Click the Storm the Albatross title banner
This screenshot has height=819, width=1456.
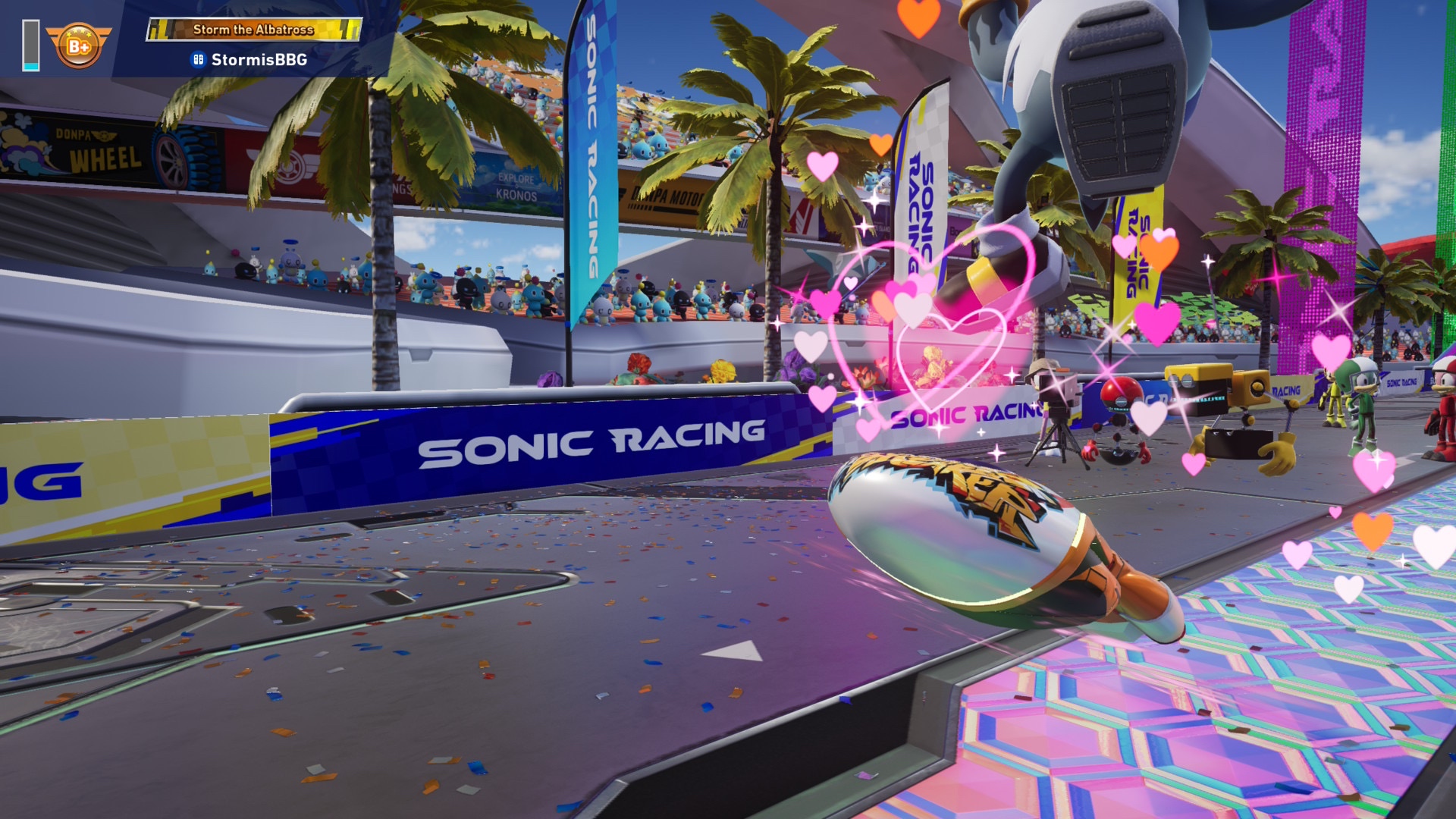[253, 30]
